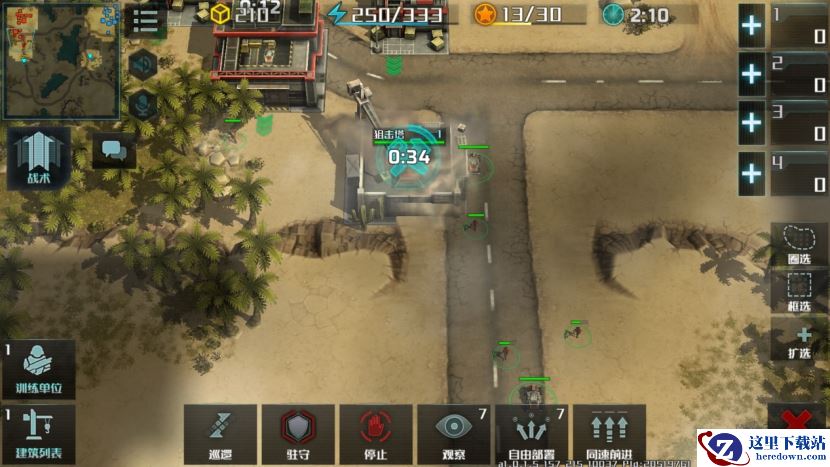Add units to control group 2
This screenshot has height=467, width=830.
752,75
